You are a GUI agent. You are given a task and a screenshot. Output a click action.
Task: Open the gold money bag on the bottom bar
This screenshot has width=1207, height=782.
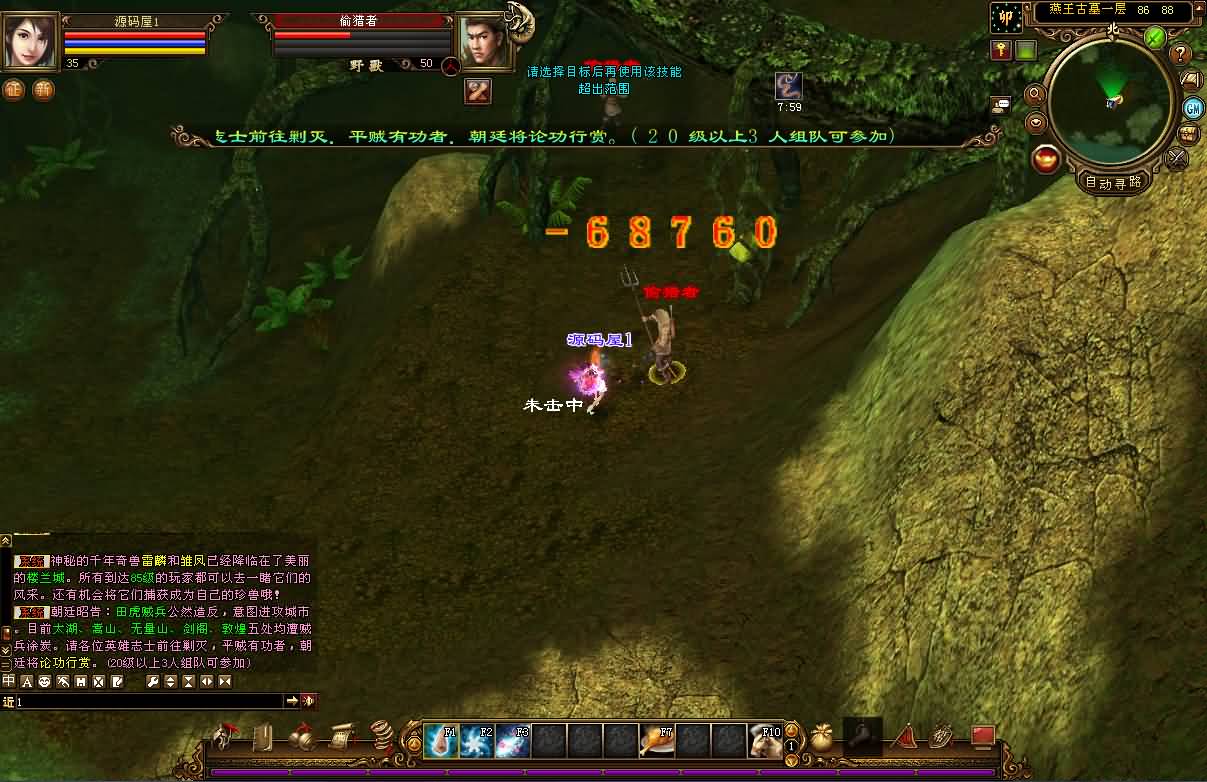pyautogui.click(x=822, y=738)
